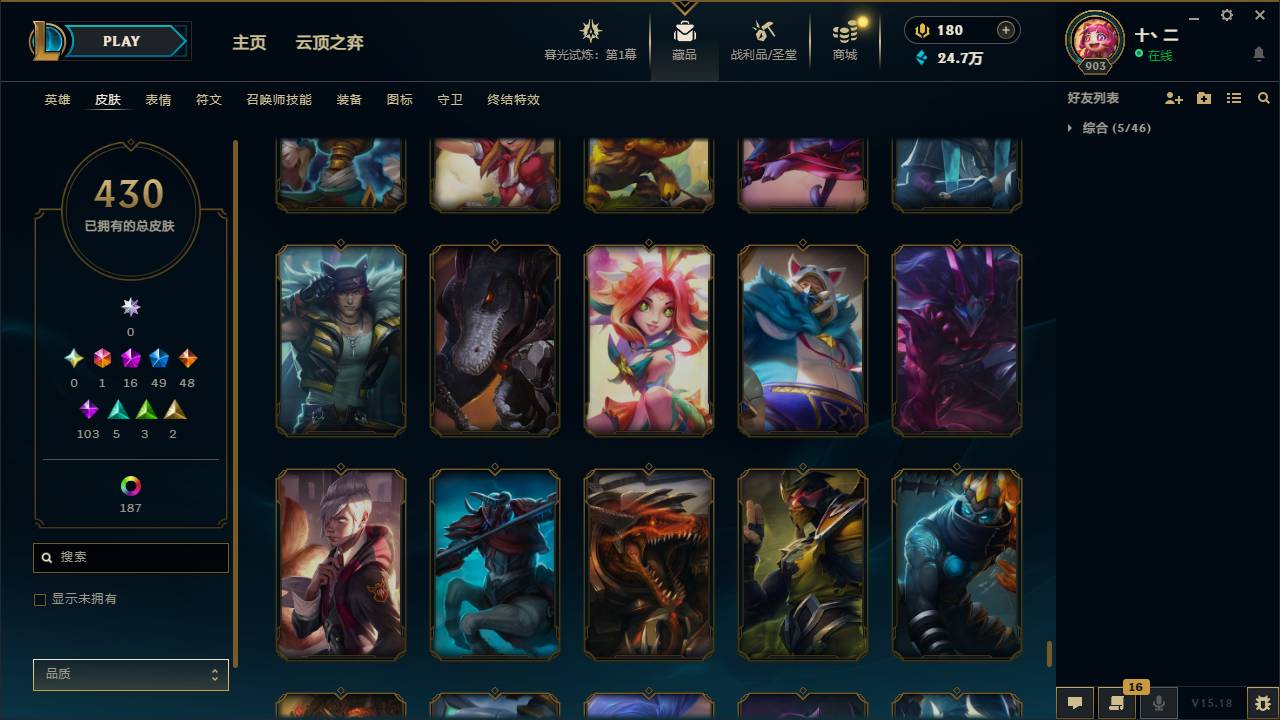Switch to the 云顶之弈 tab

click(x=330, y=43)
